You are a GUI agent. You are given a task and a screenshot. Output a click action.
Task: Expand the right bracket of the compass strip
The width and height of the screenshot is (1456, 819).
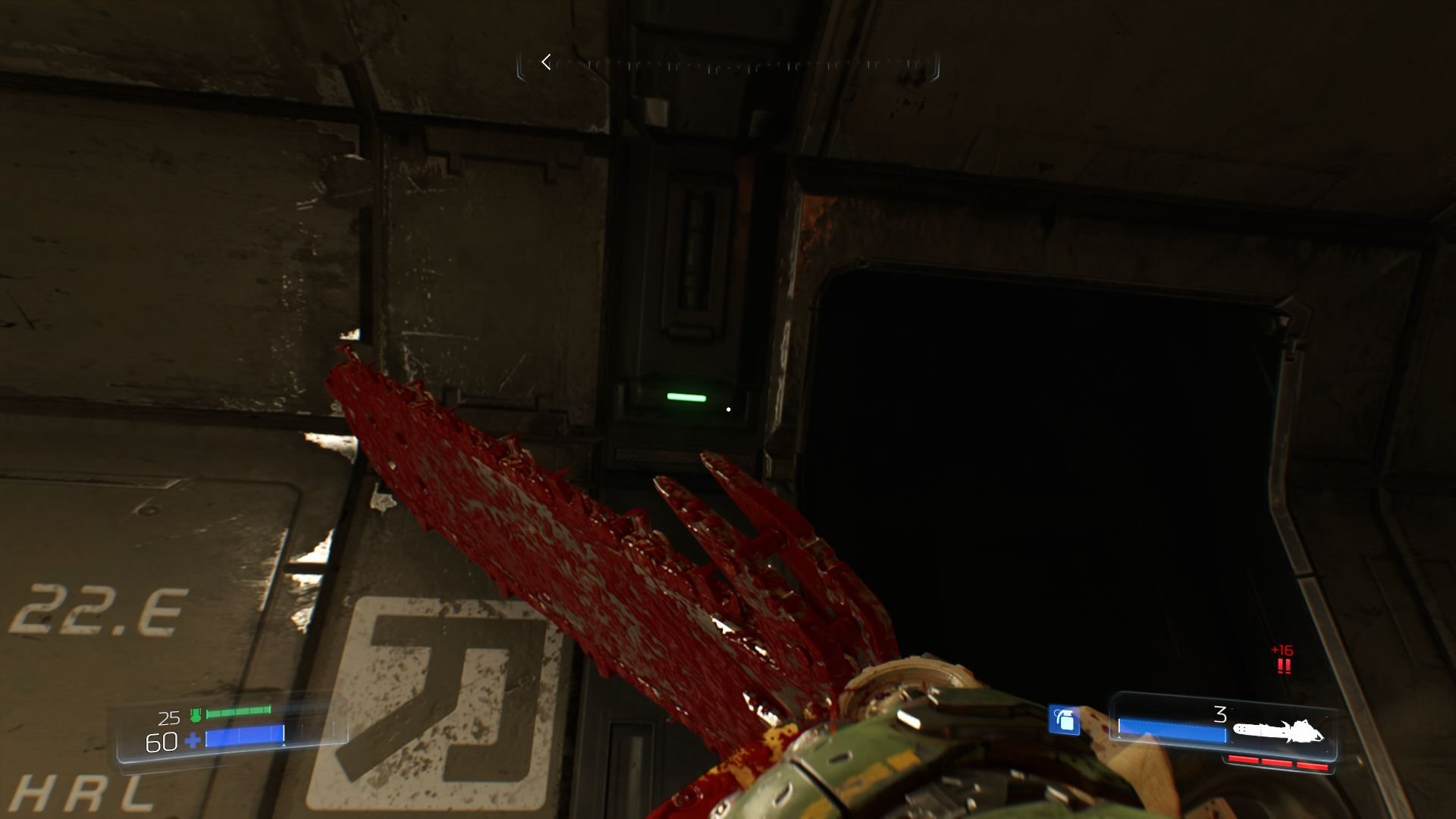click(937, 63)
